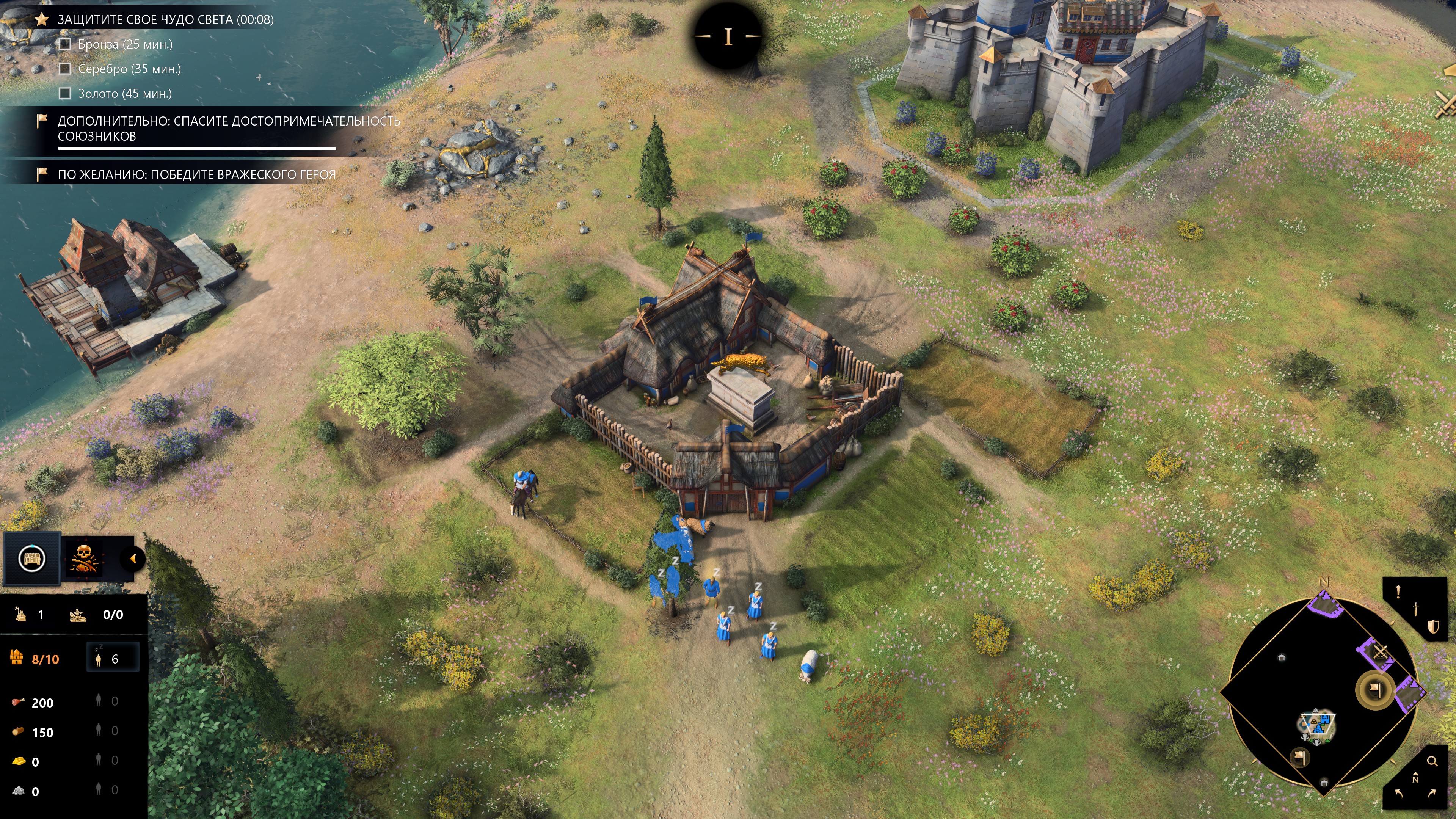
Task: Choose the sword attack ping button
Action: 1416,609
